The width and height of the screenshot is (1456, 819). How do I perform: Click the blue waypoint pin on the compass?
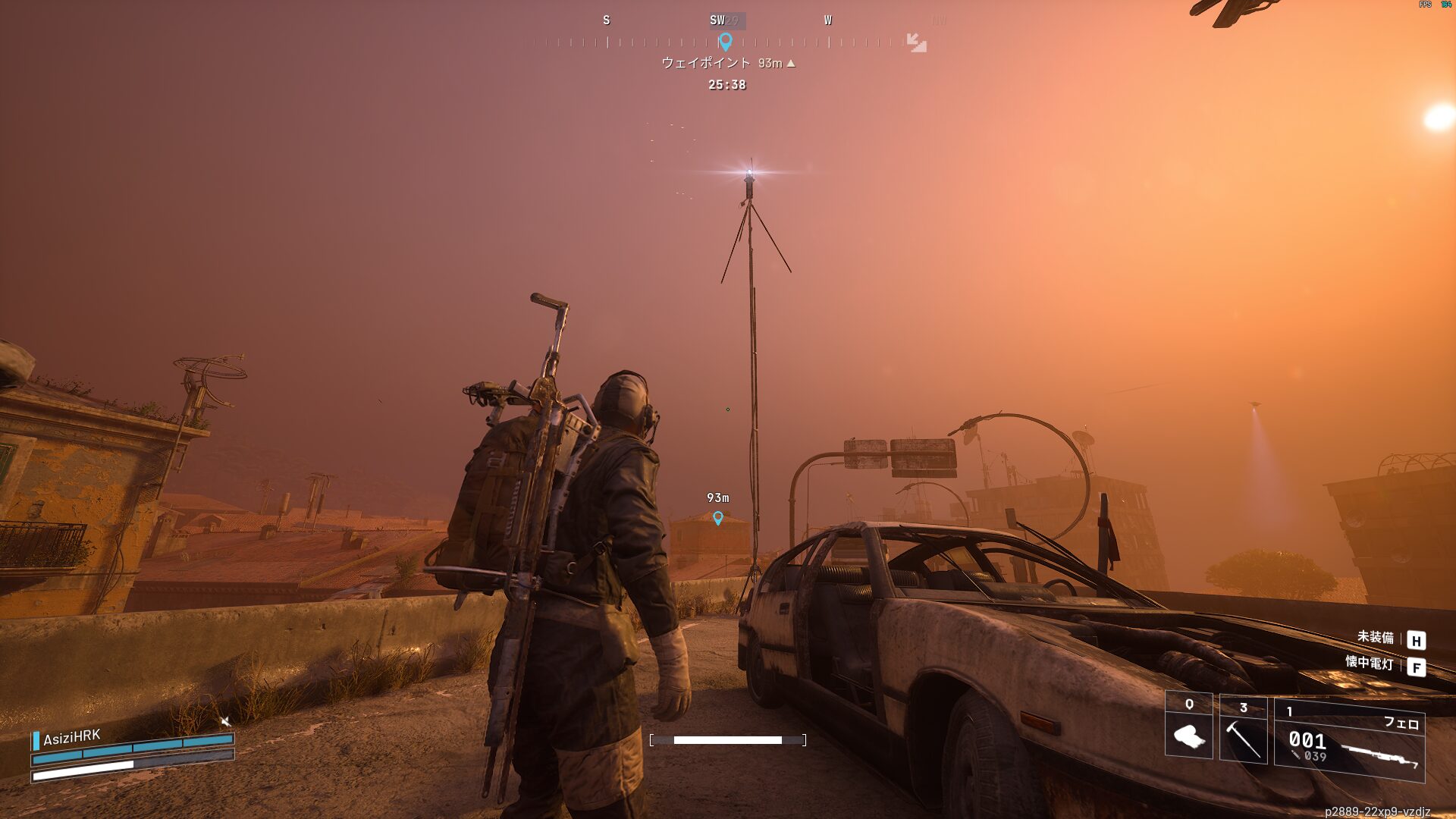point(725,42)
